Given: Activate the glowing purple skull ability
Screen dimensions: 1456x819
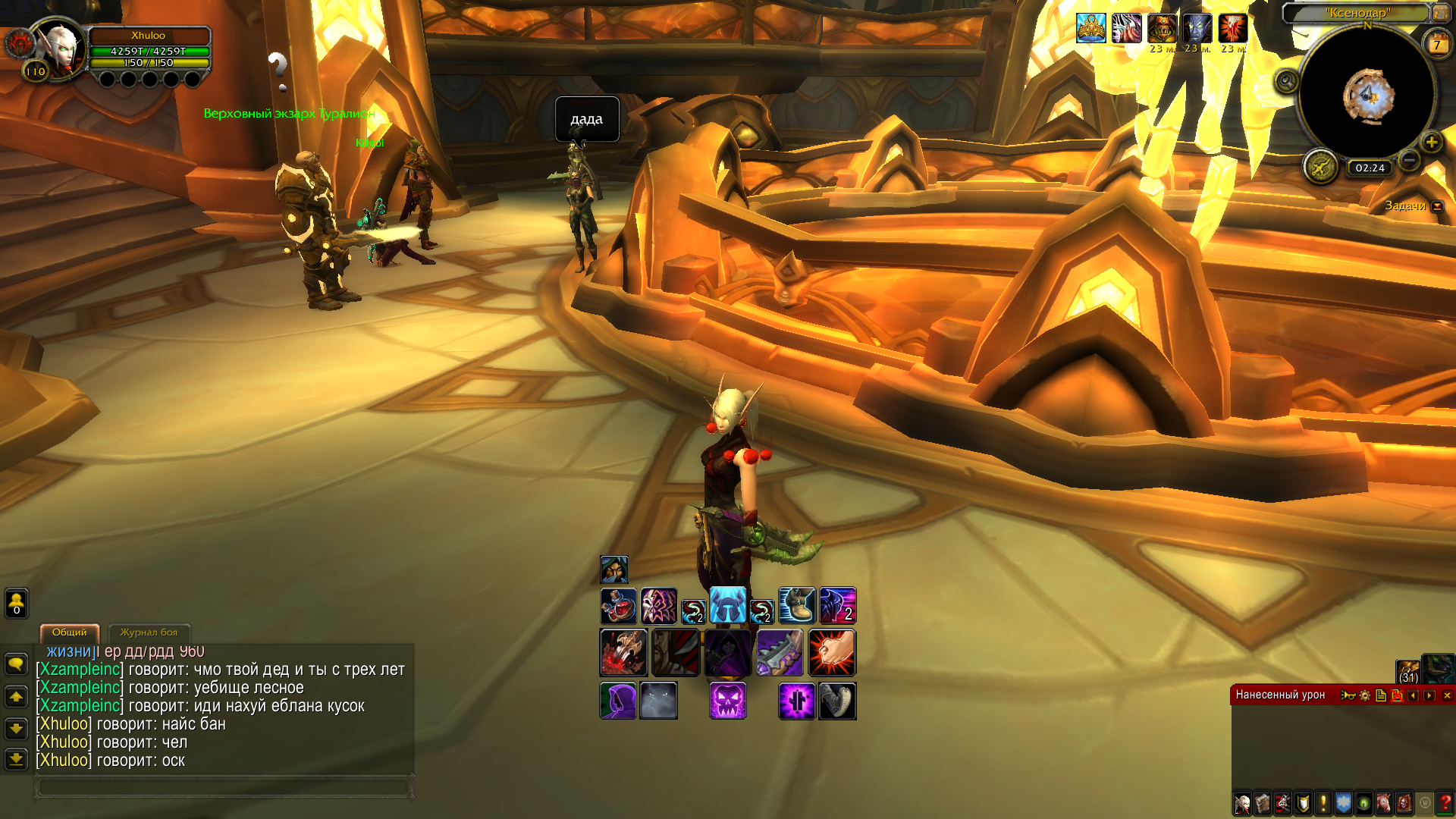Looking at the screenshot, I should pos(727,700).
